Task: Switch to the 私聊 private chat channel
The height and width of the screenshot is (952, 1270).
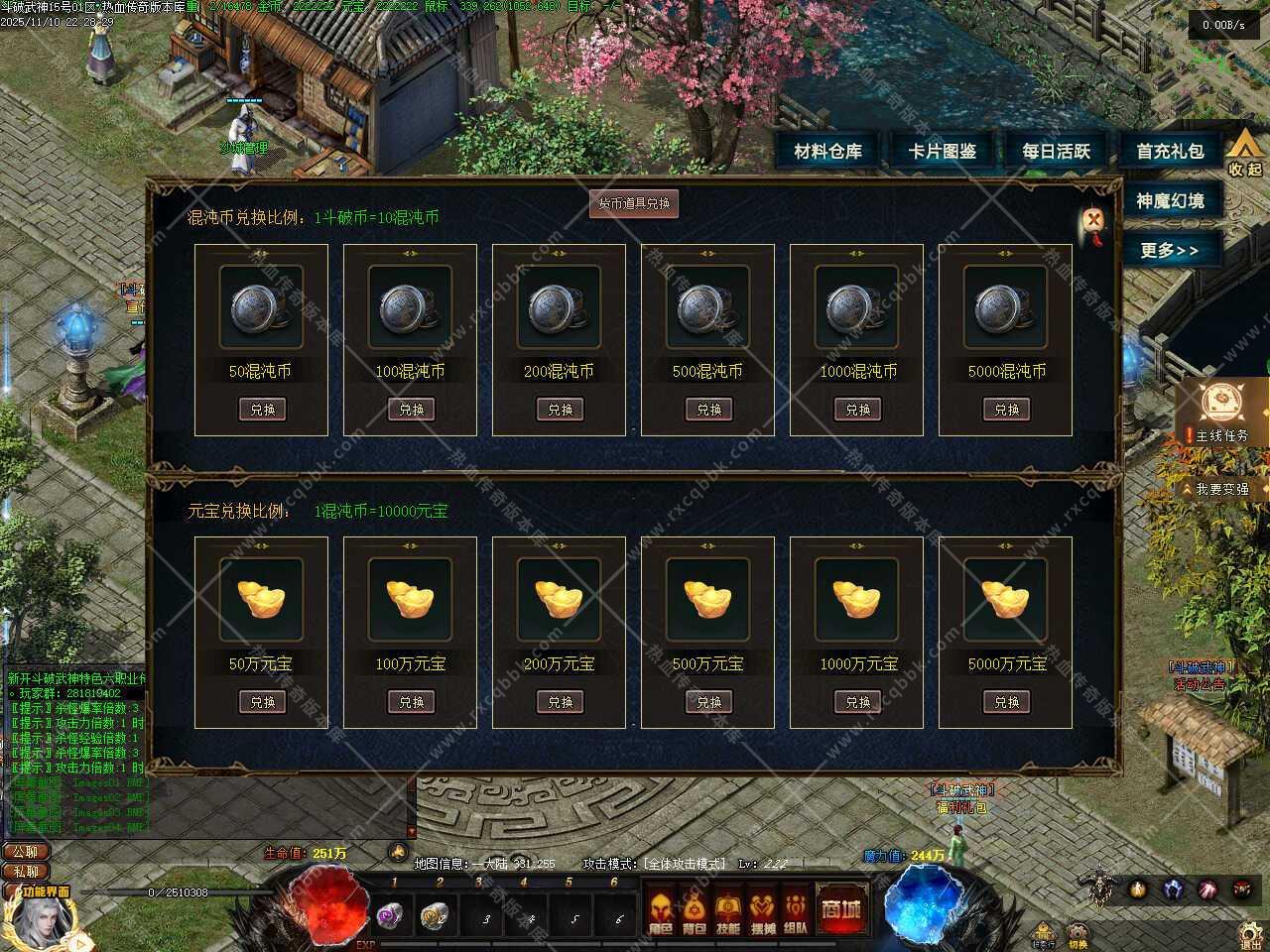Action: (x=26, y=872)
